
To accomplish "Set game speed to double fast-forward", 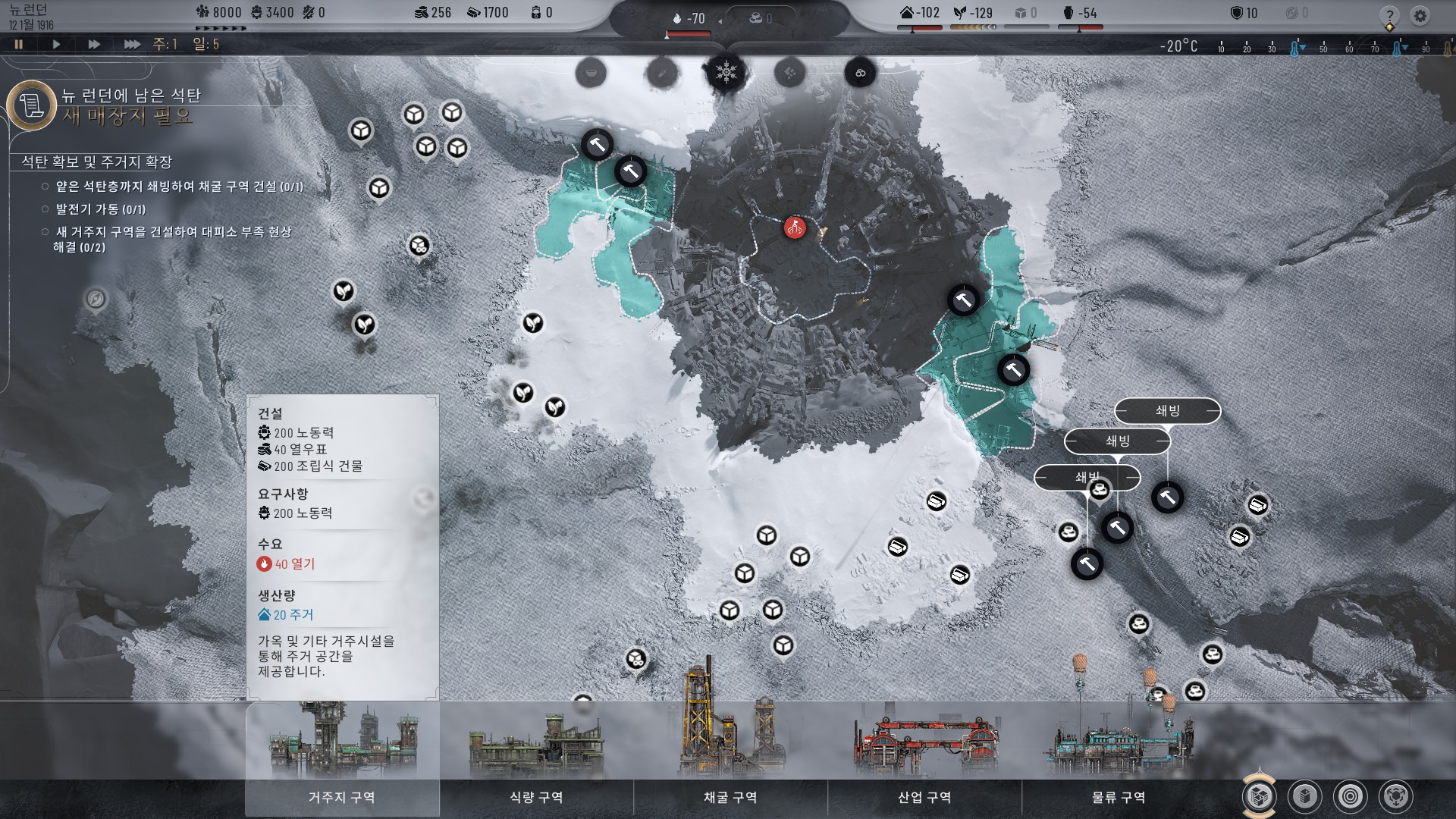I will [x=94, y=45].
